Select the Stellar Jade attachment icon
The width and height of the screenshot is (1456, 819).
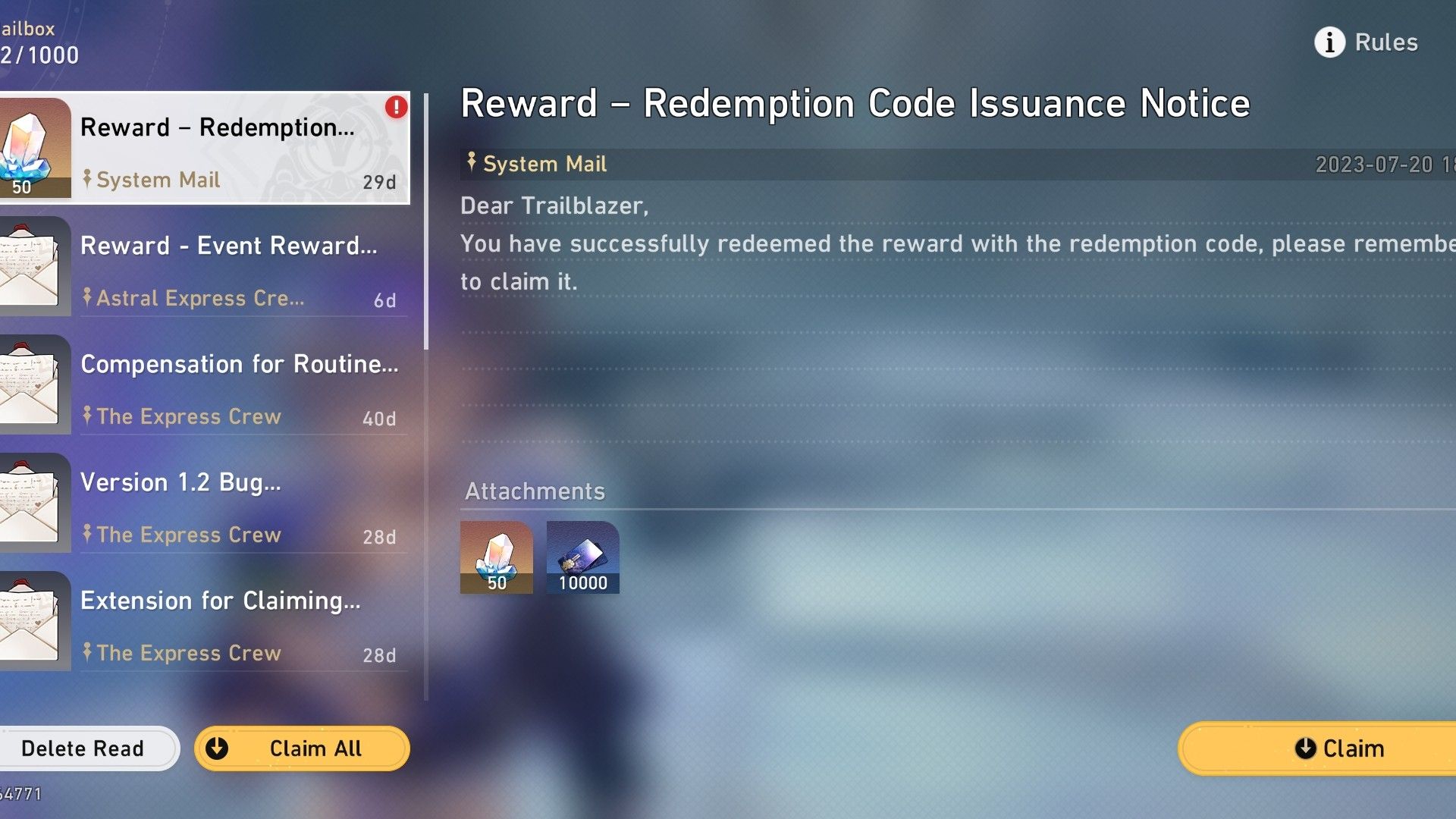[x=496, y=557]
